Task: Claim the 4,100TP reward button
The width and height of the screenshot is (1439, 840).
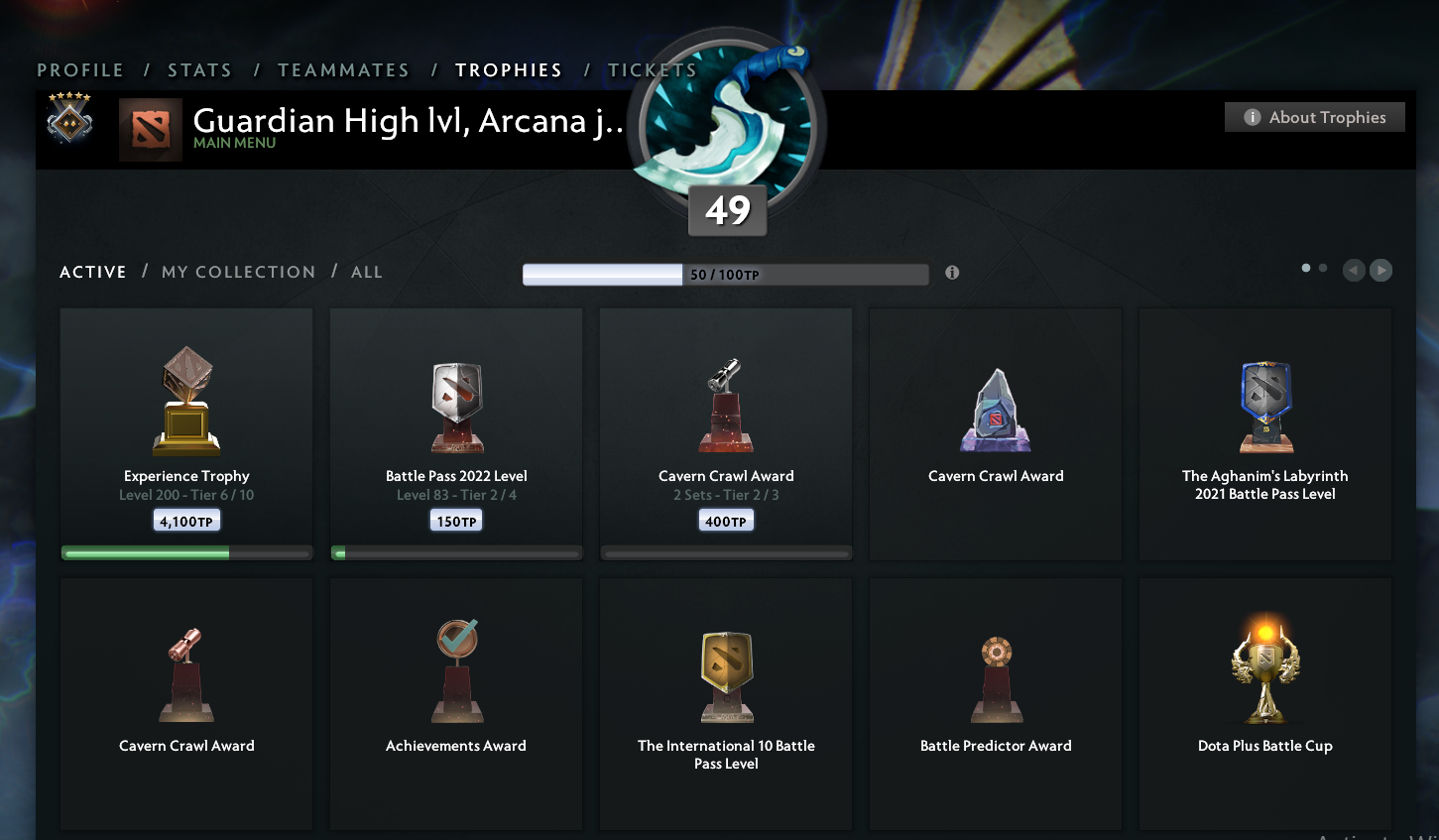Action: tap(185, 519)
